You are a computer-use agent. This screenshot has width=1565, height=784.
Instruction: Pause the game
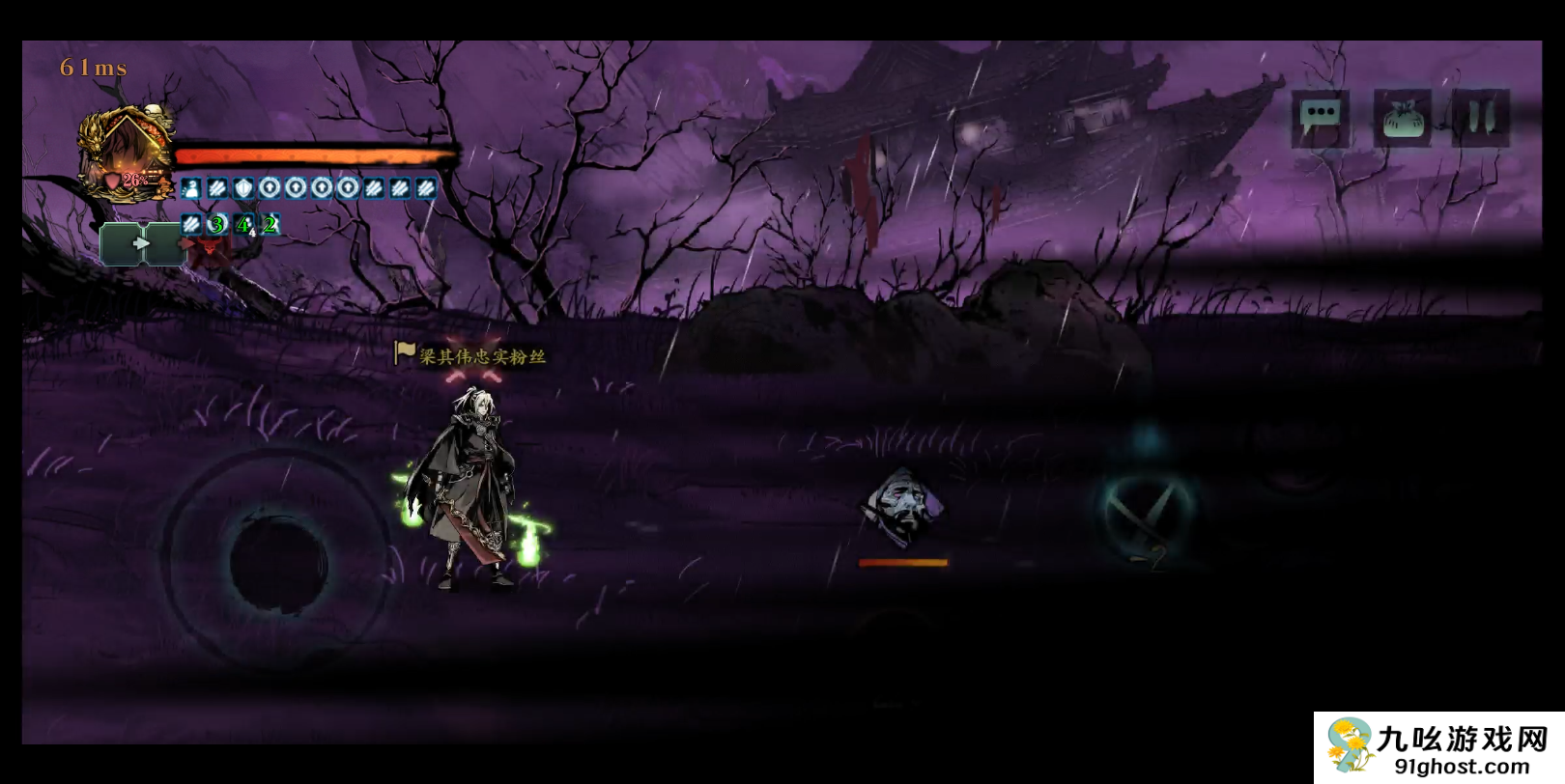click(x=1480, y=118)
